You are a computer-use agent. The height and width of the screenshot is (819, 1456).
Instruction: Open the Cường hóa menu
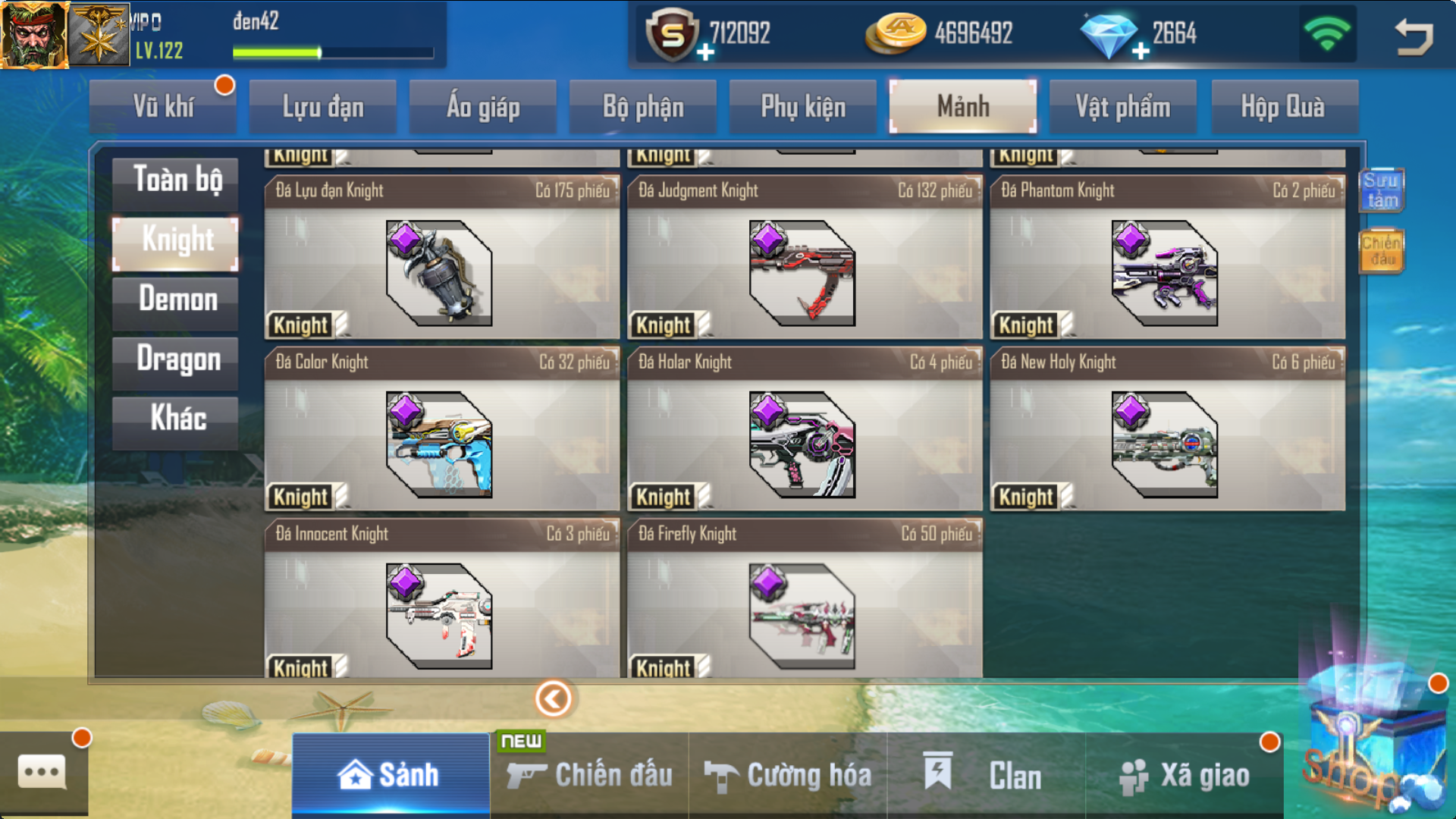pyautogui.click(x=789, y=775)
